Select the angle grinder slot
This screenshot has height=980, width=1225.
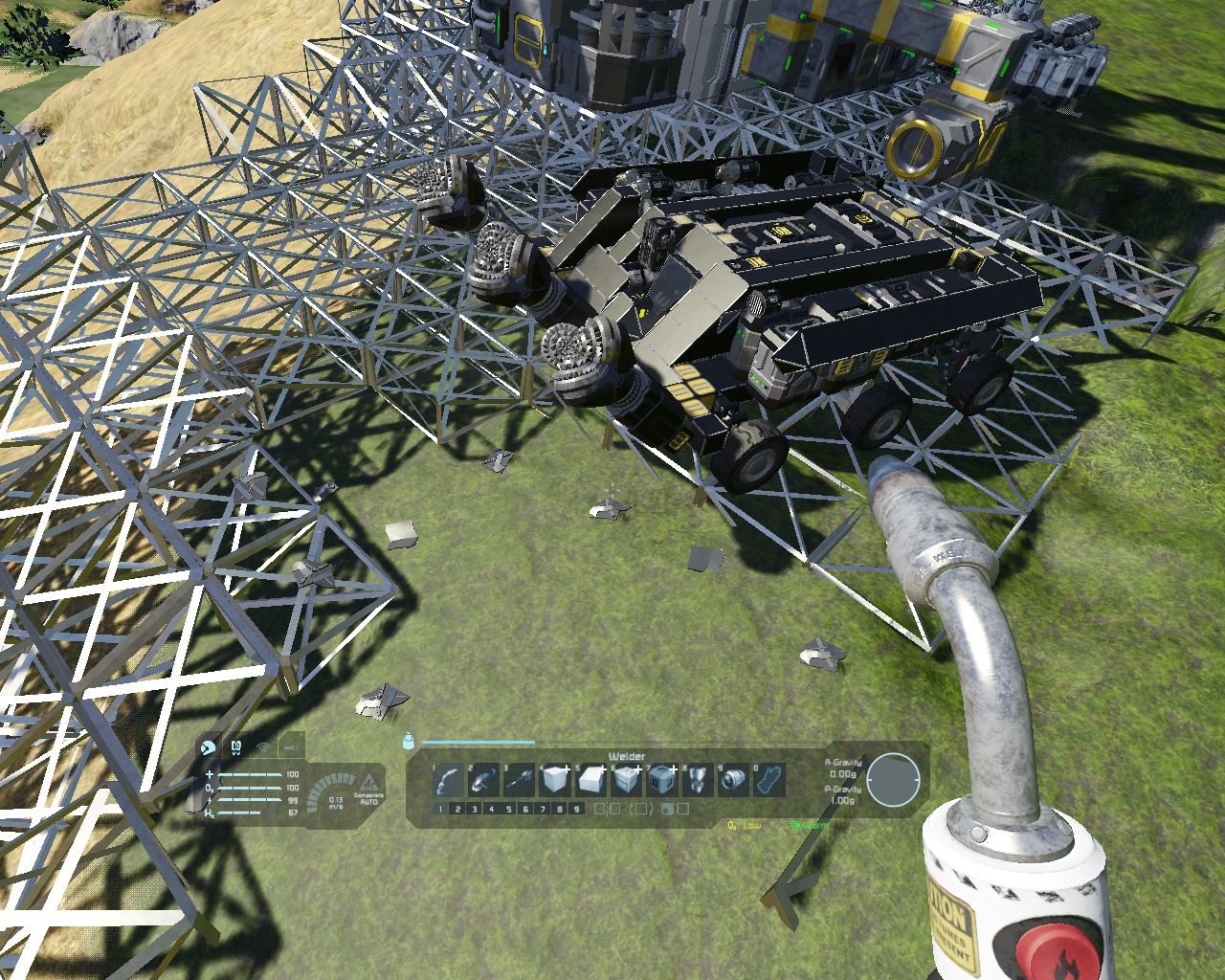pyautogui.click(x=483, y=781)
